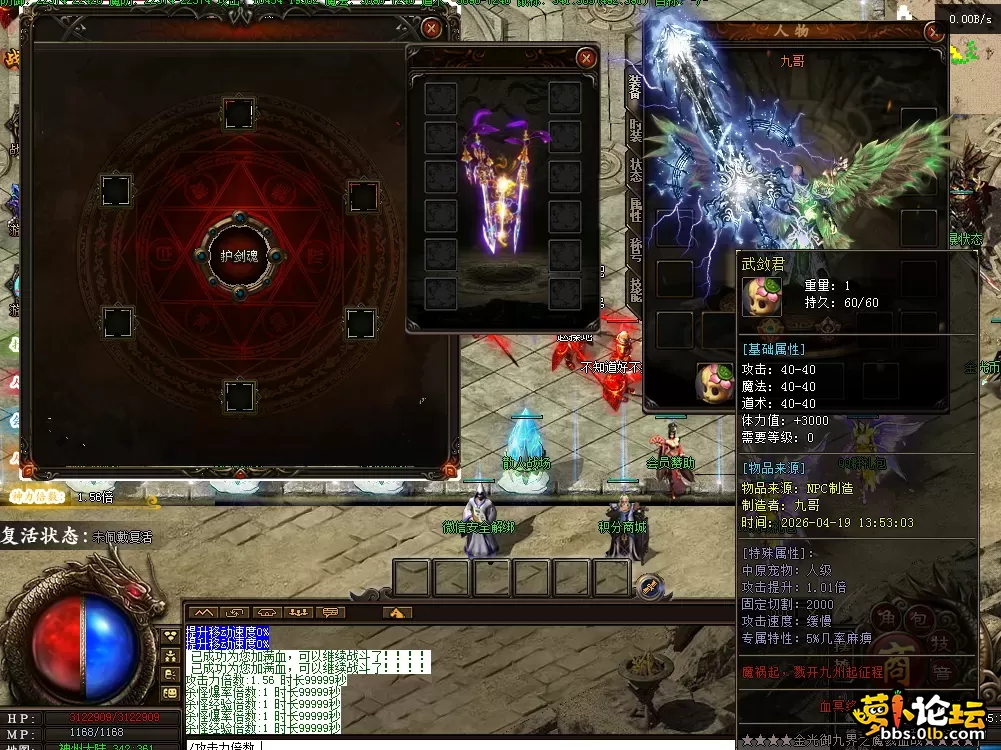Click the central 护剑魂 medallion
The width and height of the screenshot is (1001, 750).
pyautogui.click(x=238, y=256)
